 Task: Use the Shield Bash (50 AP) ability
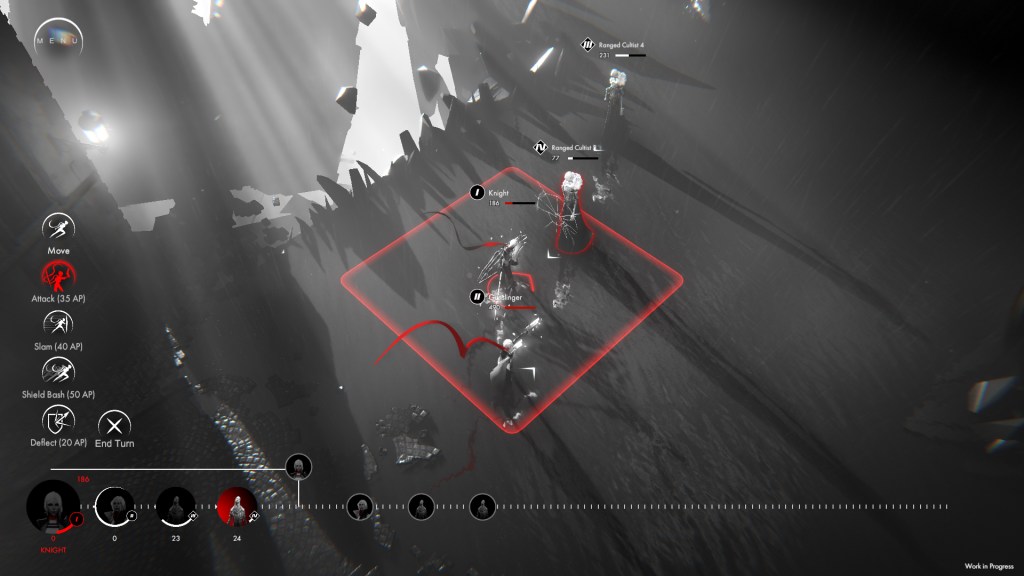[58, 372]
